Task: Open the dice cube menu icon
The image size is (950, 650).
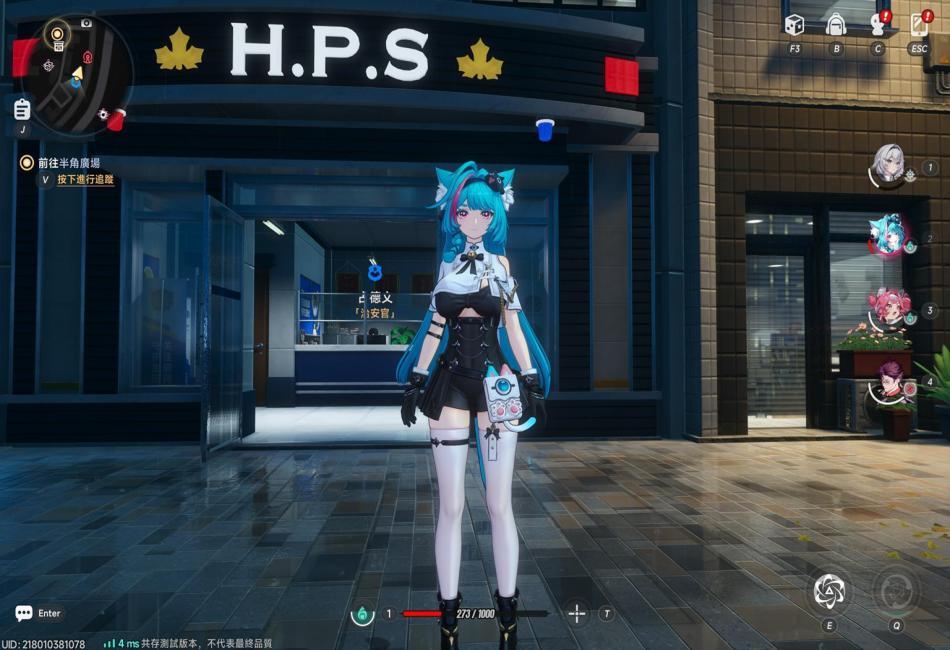Action: click(794, 25)
